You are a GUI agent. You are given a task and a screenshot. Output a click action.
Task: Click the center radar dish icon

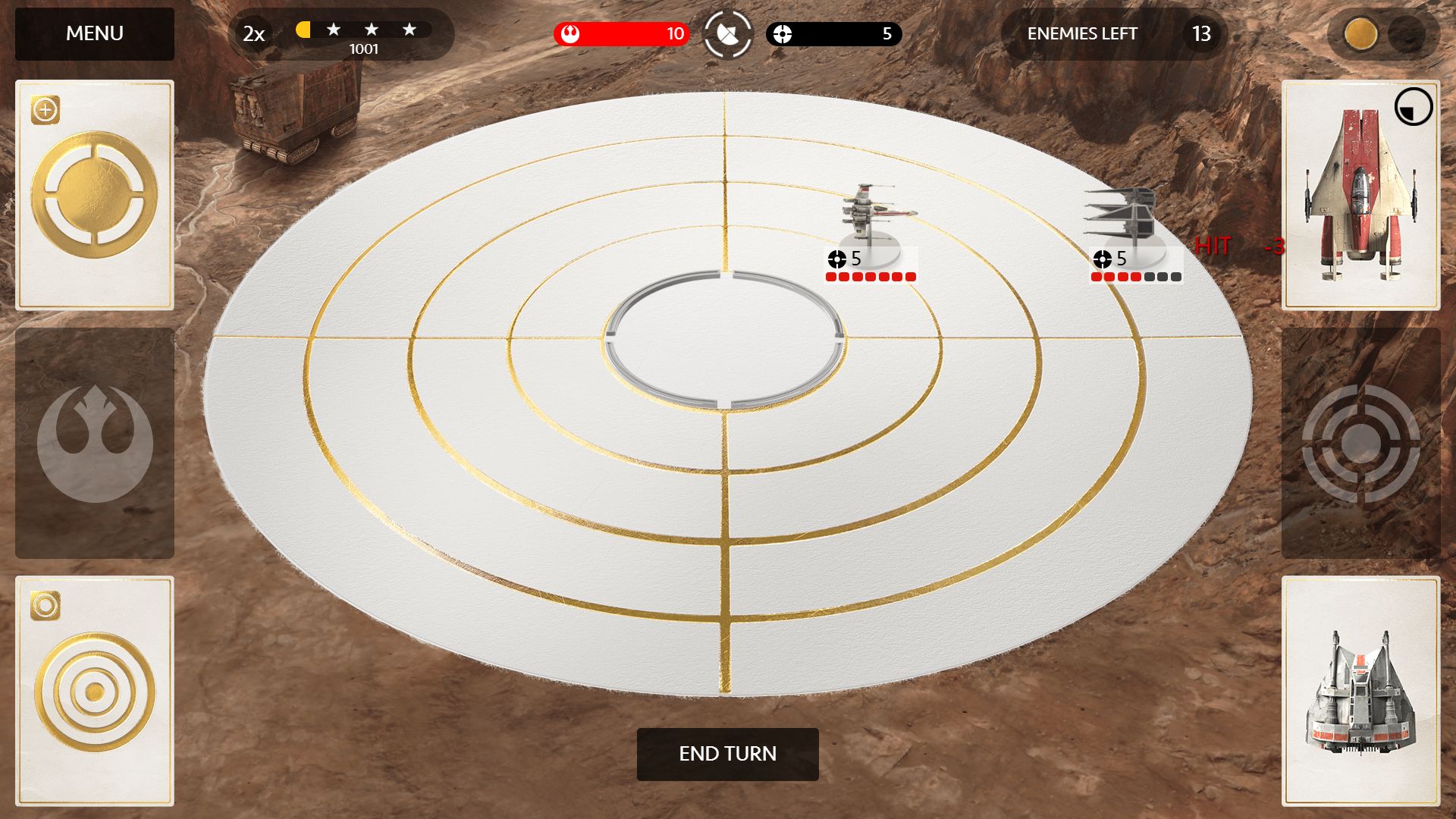coord(727,34)
